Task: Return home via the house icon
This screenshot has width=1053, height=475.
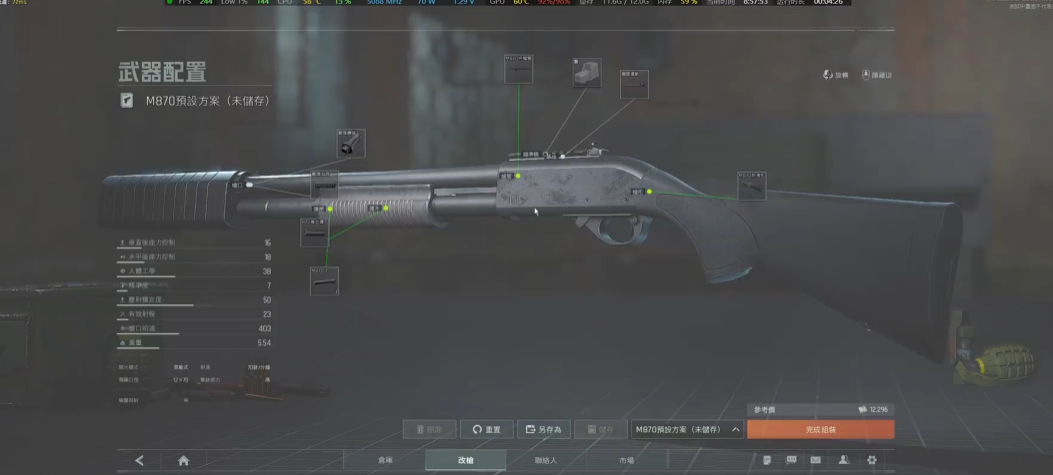Action: point(183,460)
